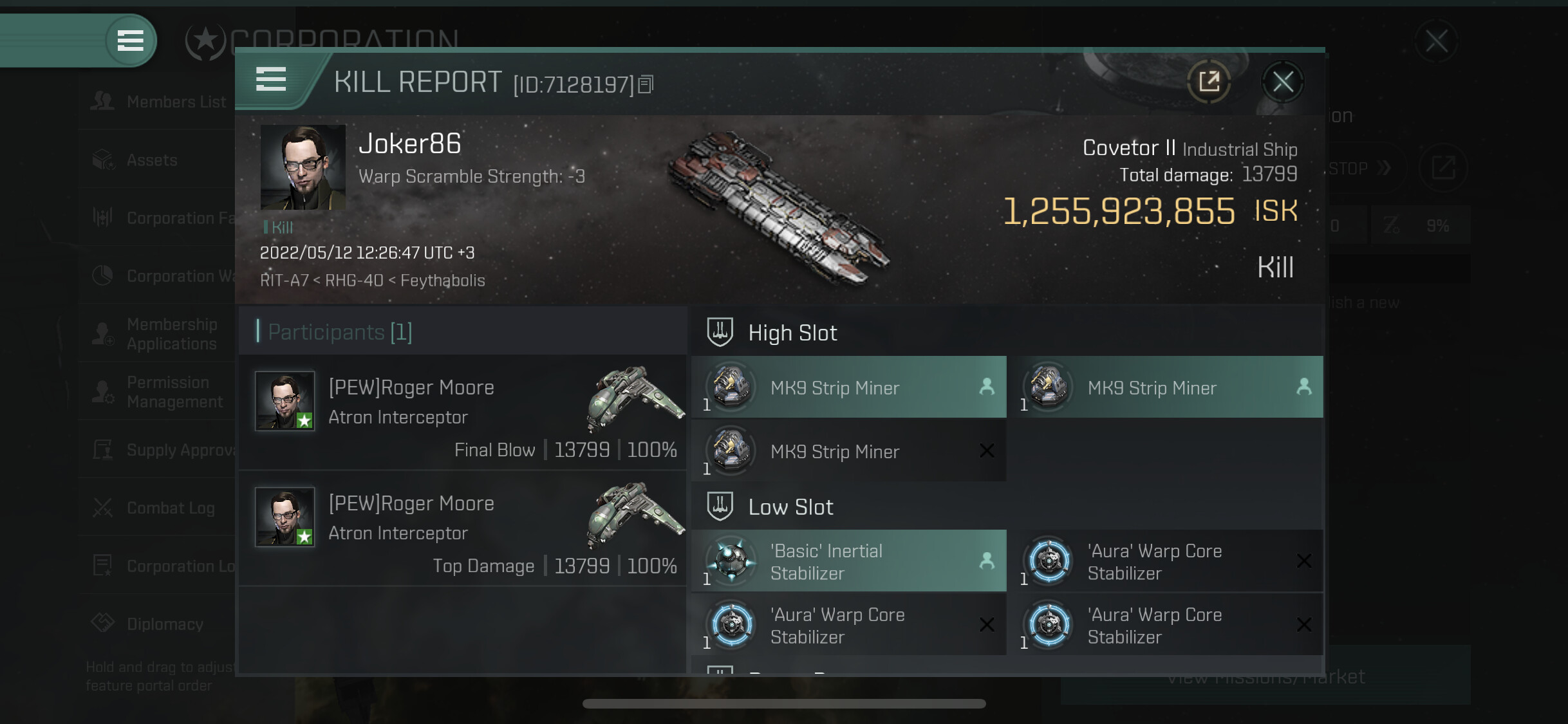Select the Top Damage participant row
Screen dimensions: 1568x724
click(x=462, y=528)
